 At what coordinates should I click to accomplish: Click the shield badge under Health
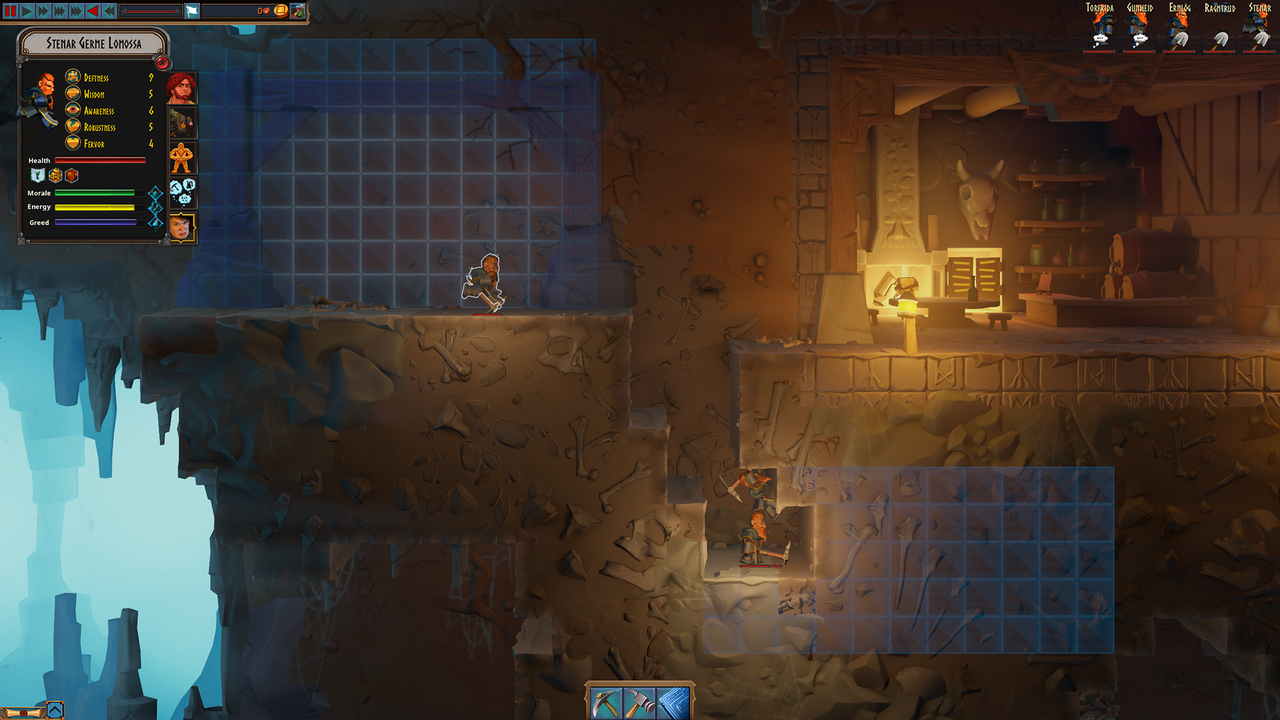(37, 176)
